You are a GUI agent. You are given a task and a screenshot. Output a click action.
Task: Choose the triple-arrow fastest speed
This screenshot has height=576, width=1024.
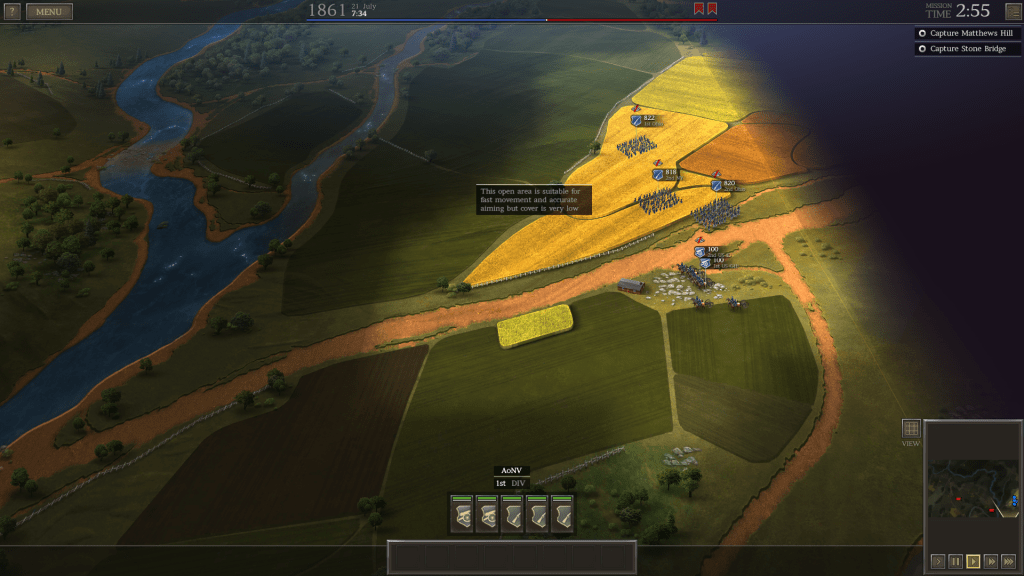point(1008,561)
